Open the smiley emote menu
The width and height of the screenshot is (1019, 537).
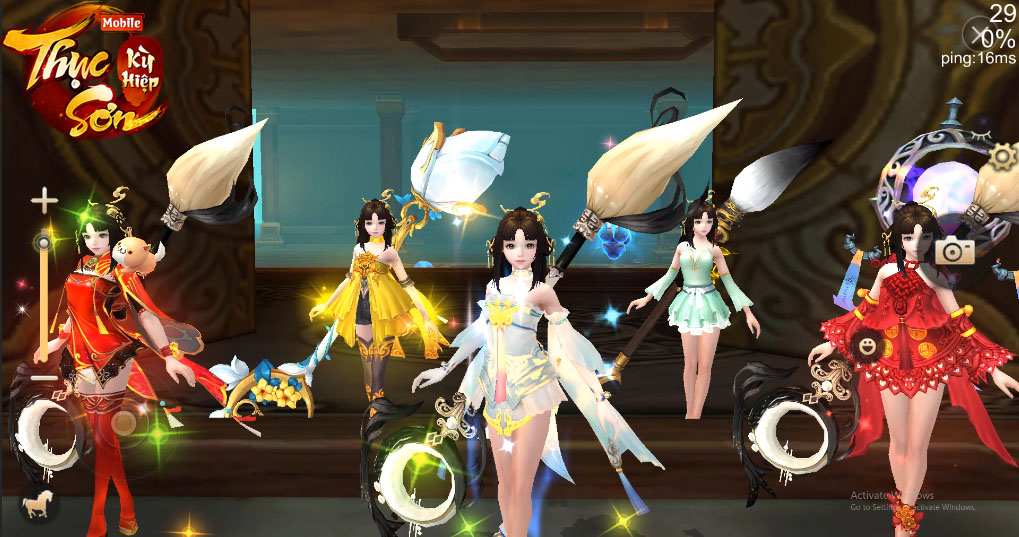867,347
